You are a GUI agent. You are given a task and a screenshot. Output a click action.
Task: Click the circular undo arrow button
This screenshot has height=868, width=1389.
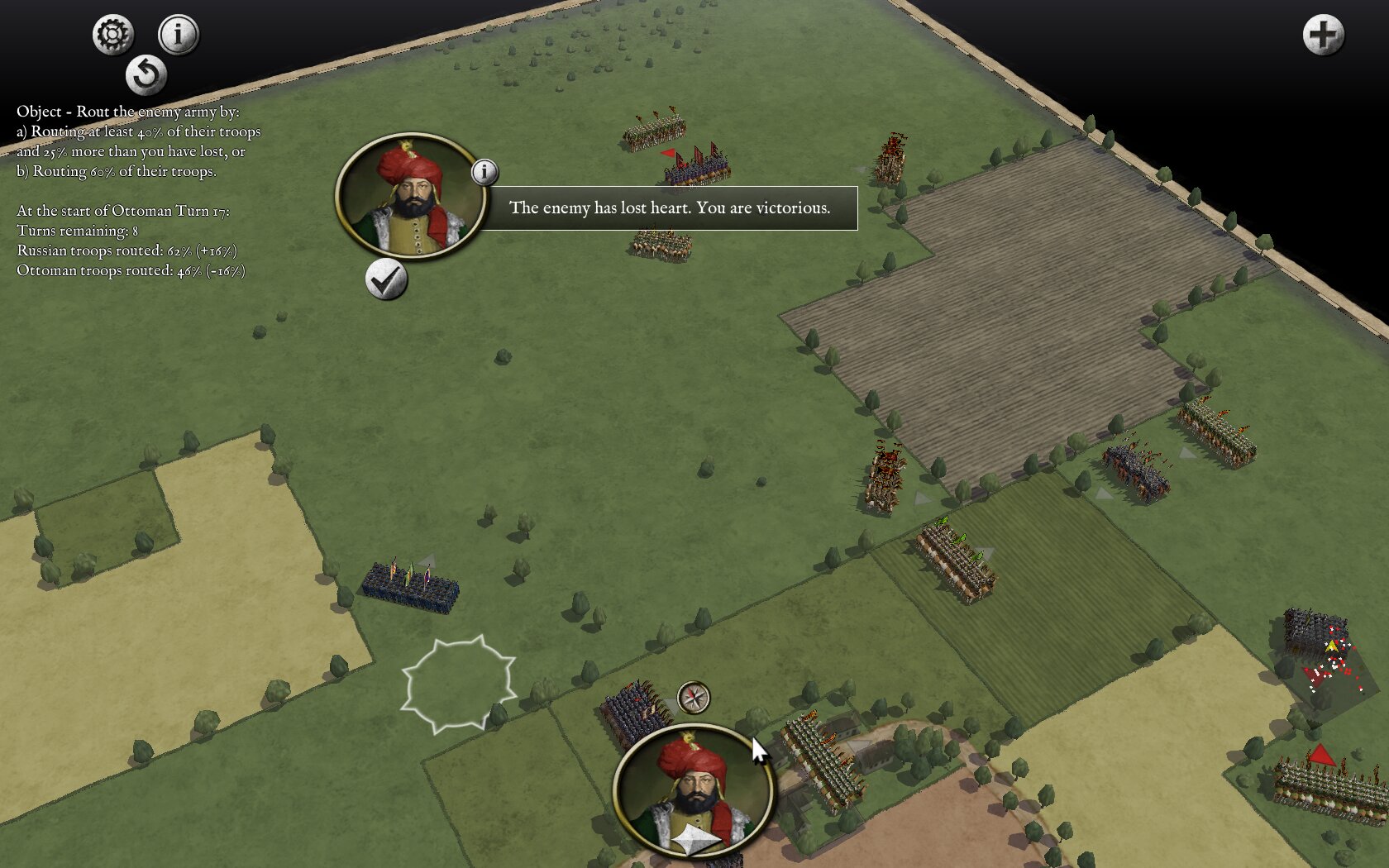(x=146, y=75)
